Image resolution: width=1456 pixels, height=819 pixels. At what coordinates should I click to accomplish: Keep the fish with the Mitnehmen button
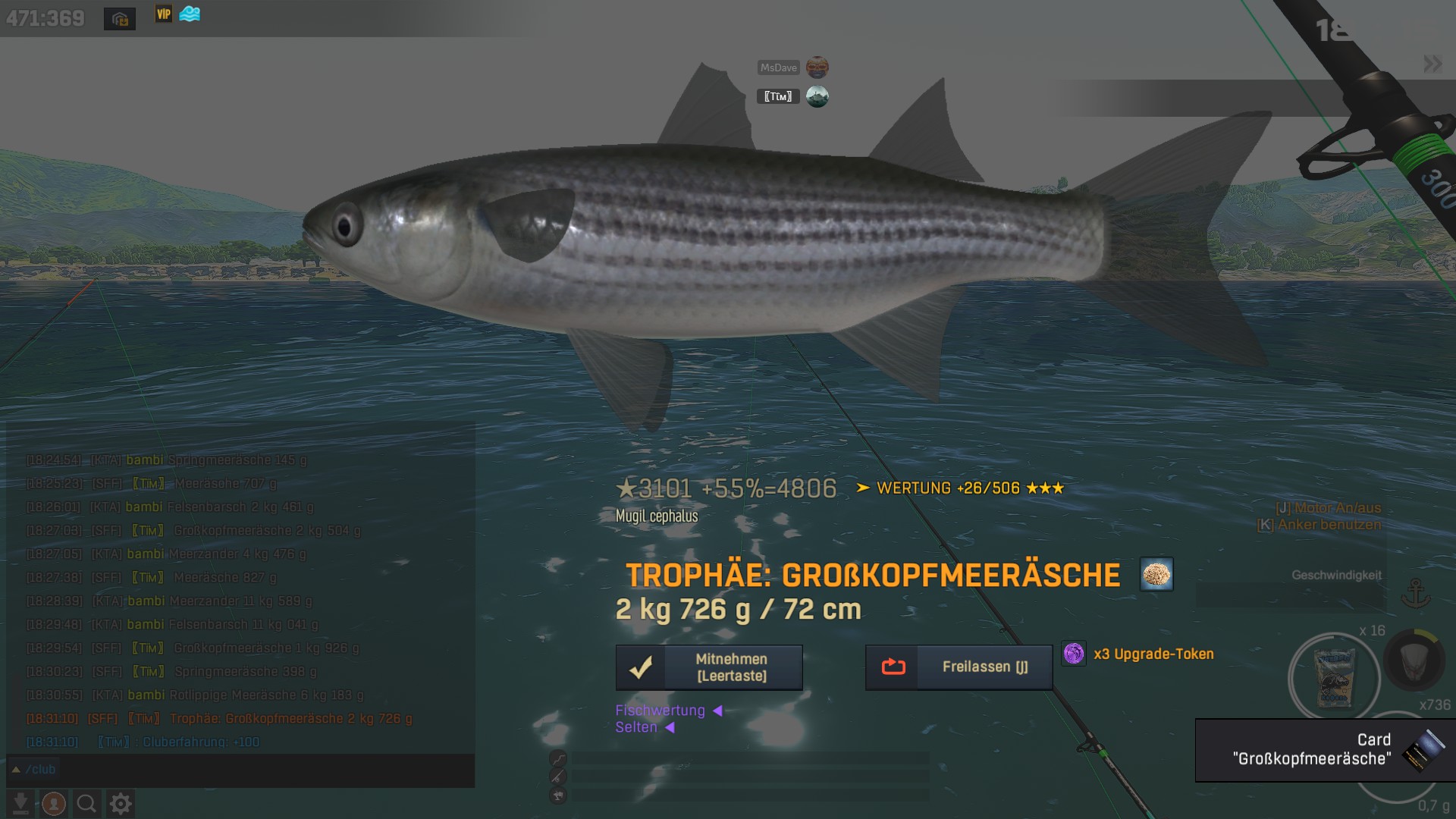click(709, 667)
